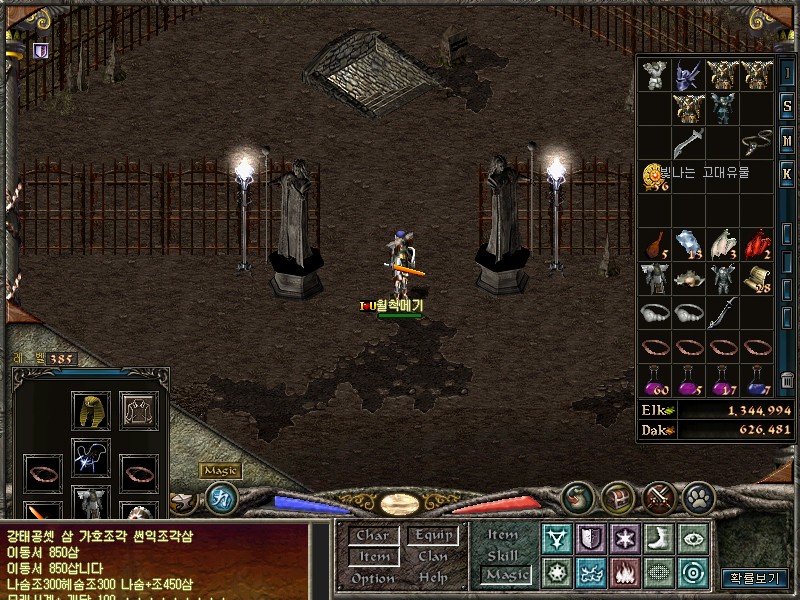Show the Help menu
800x600 pixels.
432,578
